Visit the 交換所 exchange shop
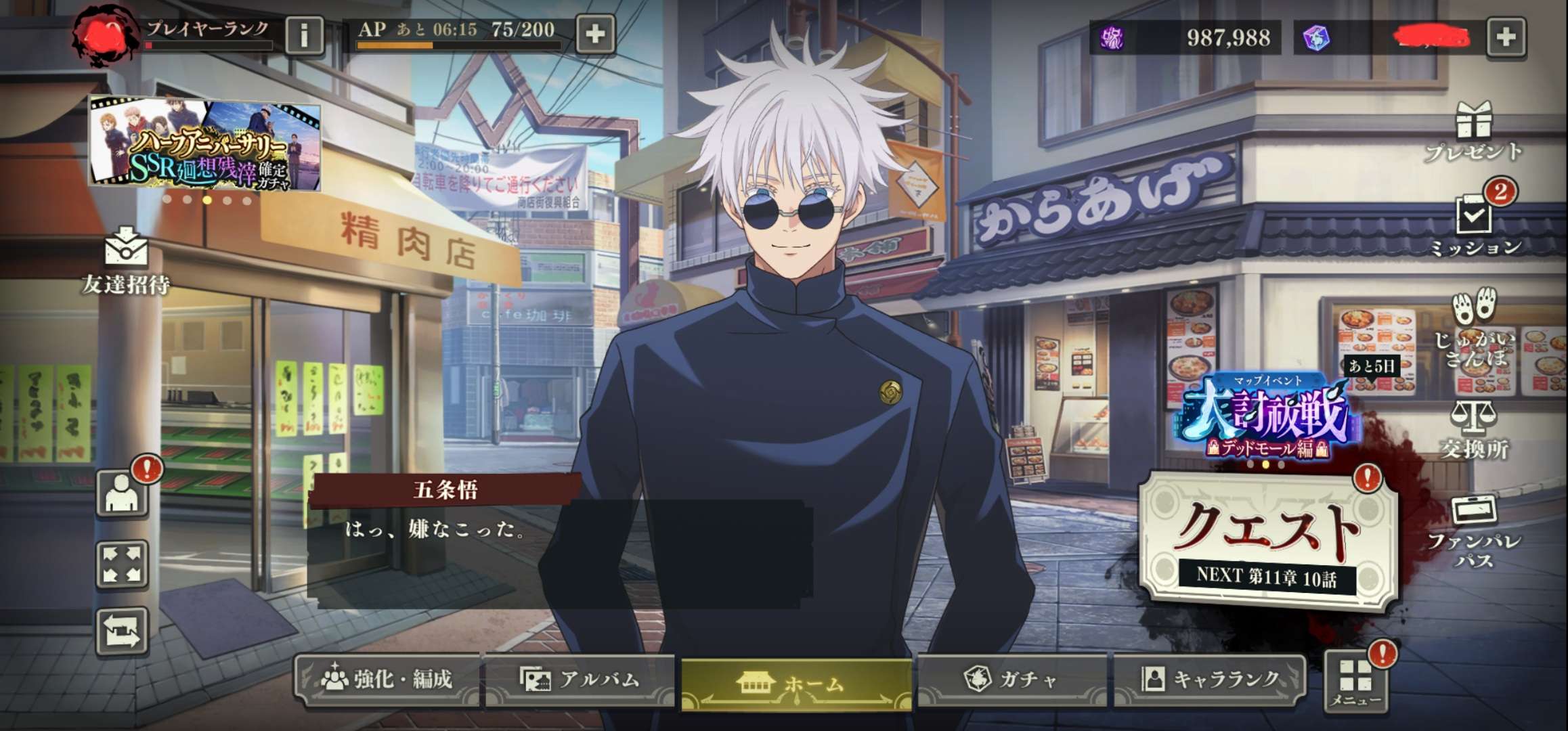Image resolution: width=1568 pixels, height=731 pixels. [x=1474, y=429]
